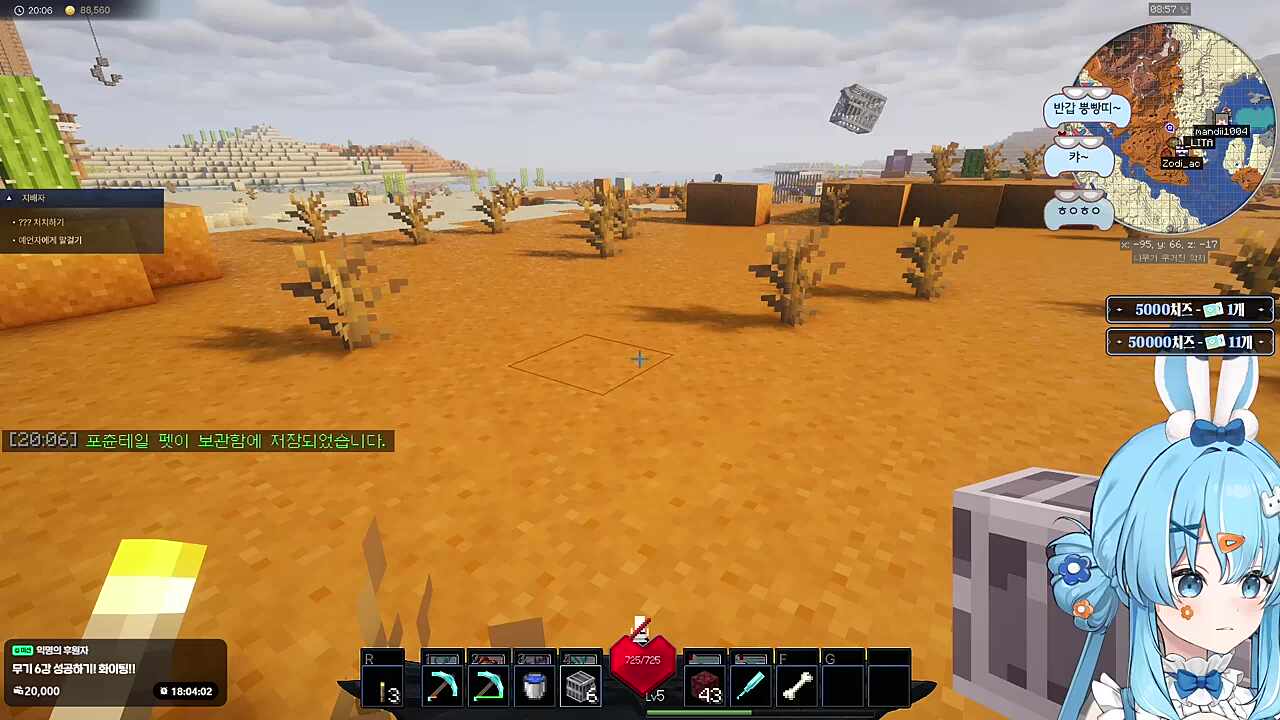Open the anonymous donor mission widget
The height and width of the screenshot is (720, 1280).
[x=113, y=670]
